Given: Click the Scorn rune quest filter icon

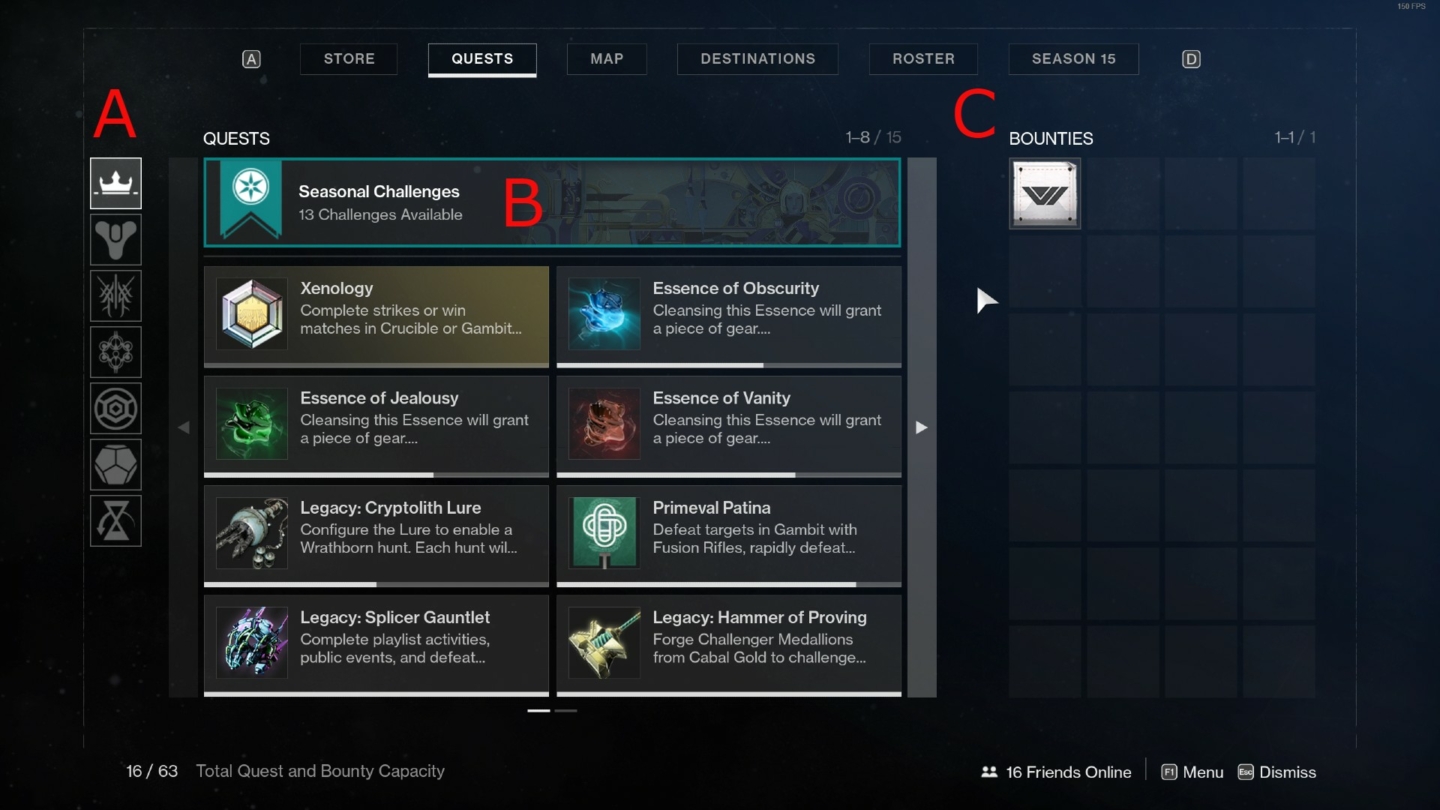Looking at the screenshot, I should [115, 295].
